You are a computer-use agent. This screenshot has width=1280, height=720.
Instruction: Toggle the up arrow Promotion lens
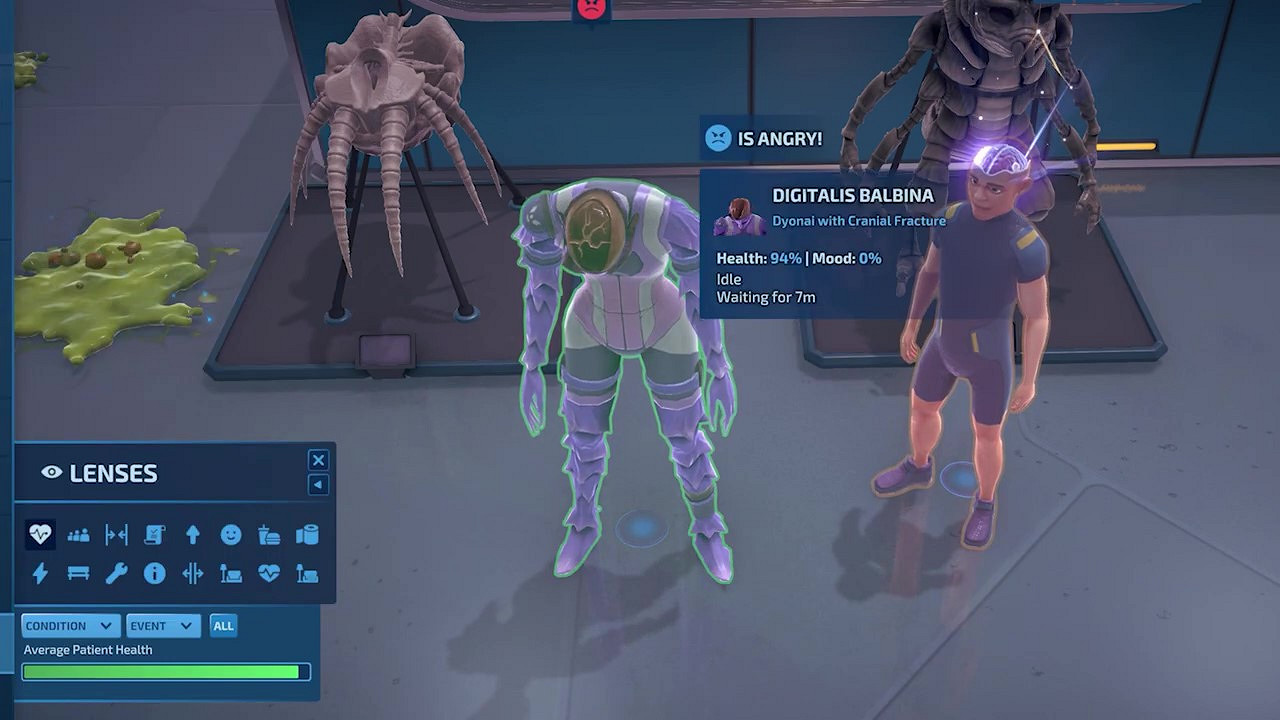coord(192,534)
